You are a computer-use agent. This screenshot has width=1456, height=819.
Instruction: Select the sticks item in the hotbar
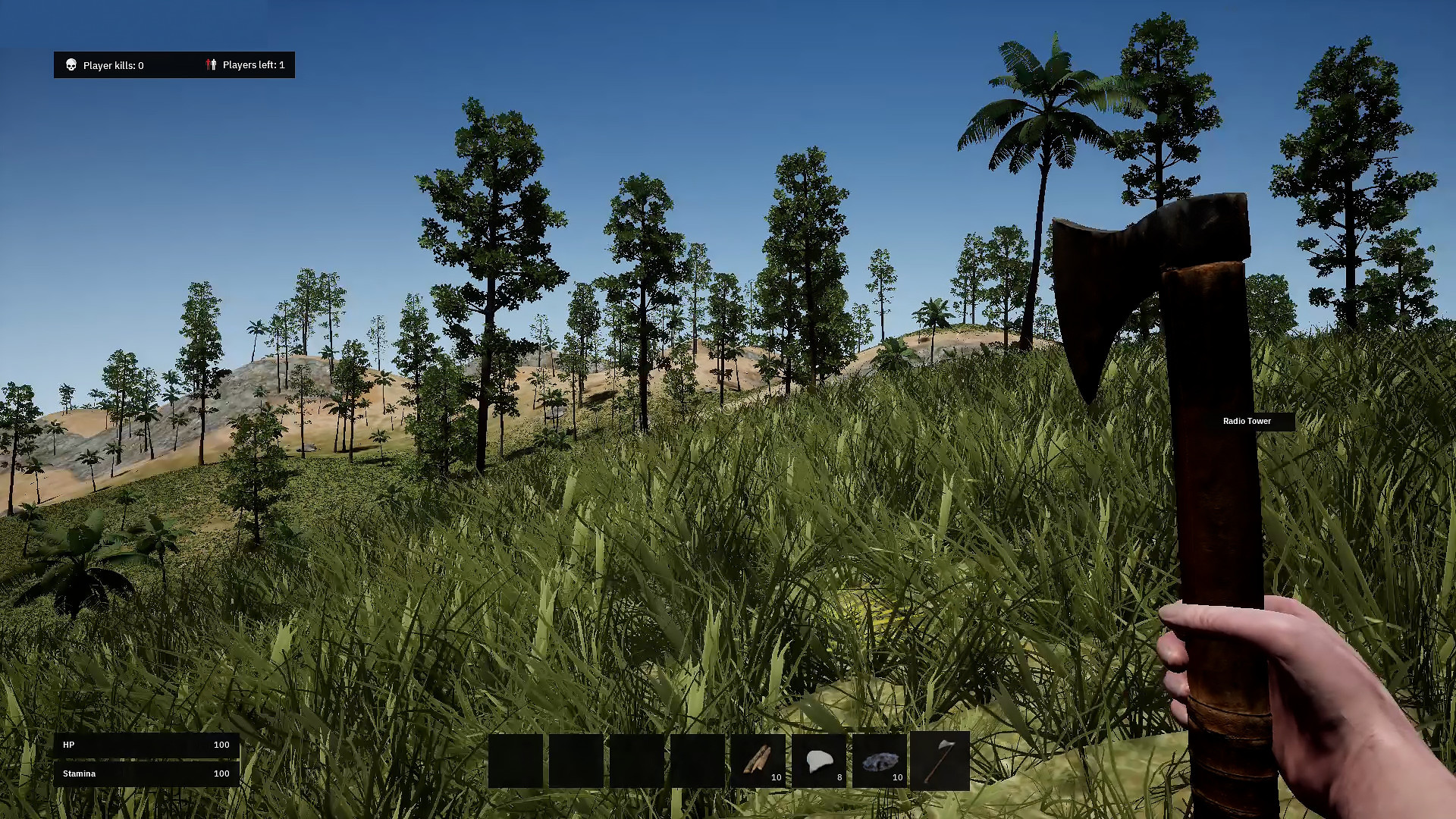pos(757,761)
